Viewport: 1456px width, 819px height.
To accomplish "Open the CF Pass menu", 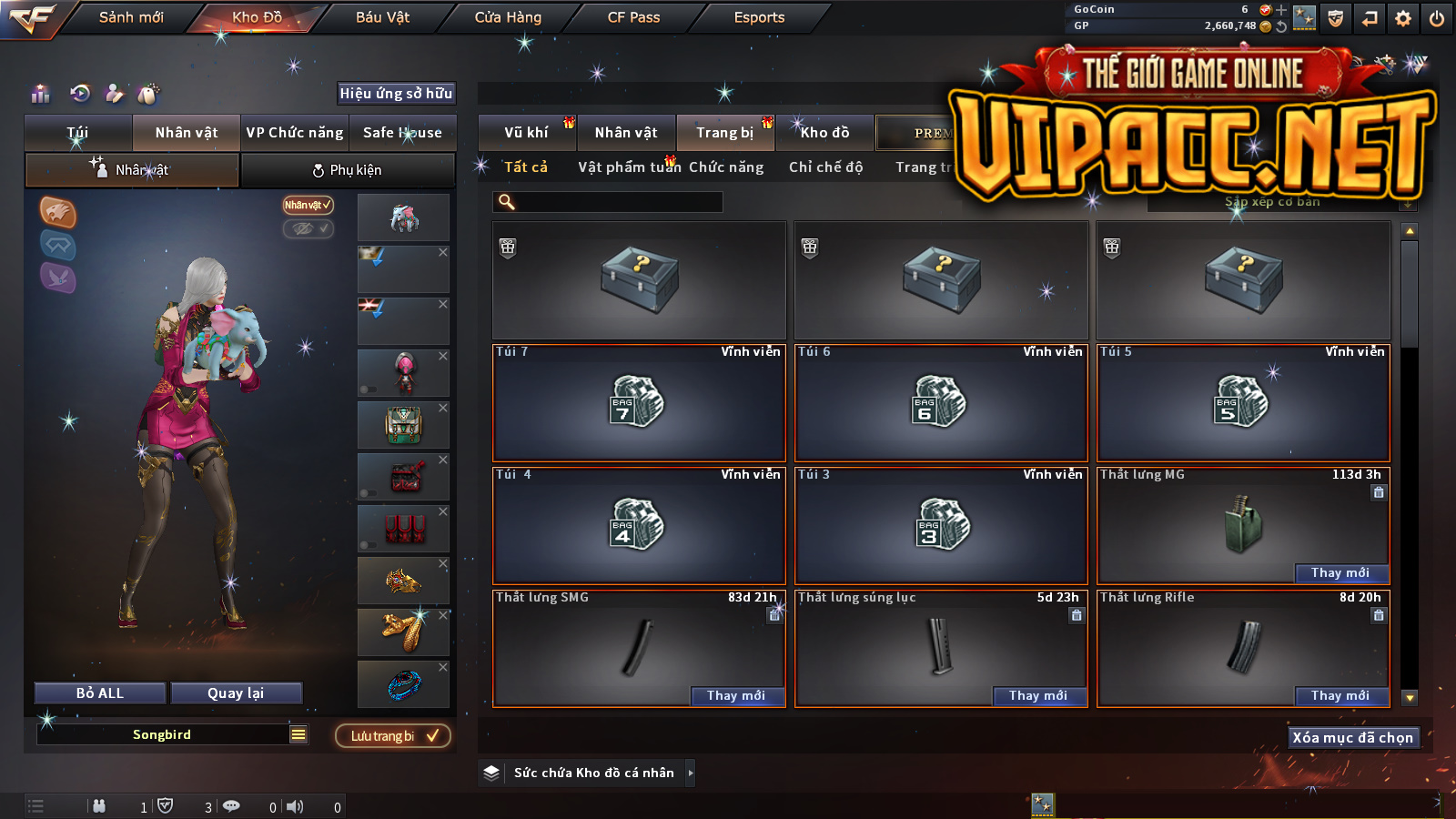I will [x=633, y=17].
